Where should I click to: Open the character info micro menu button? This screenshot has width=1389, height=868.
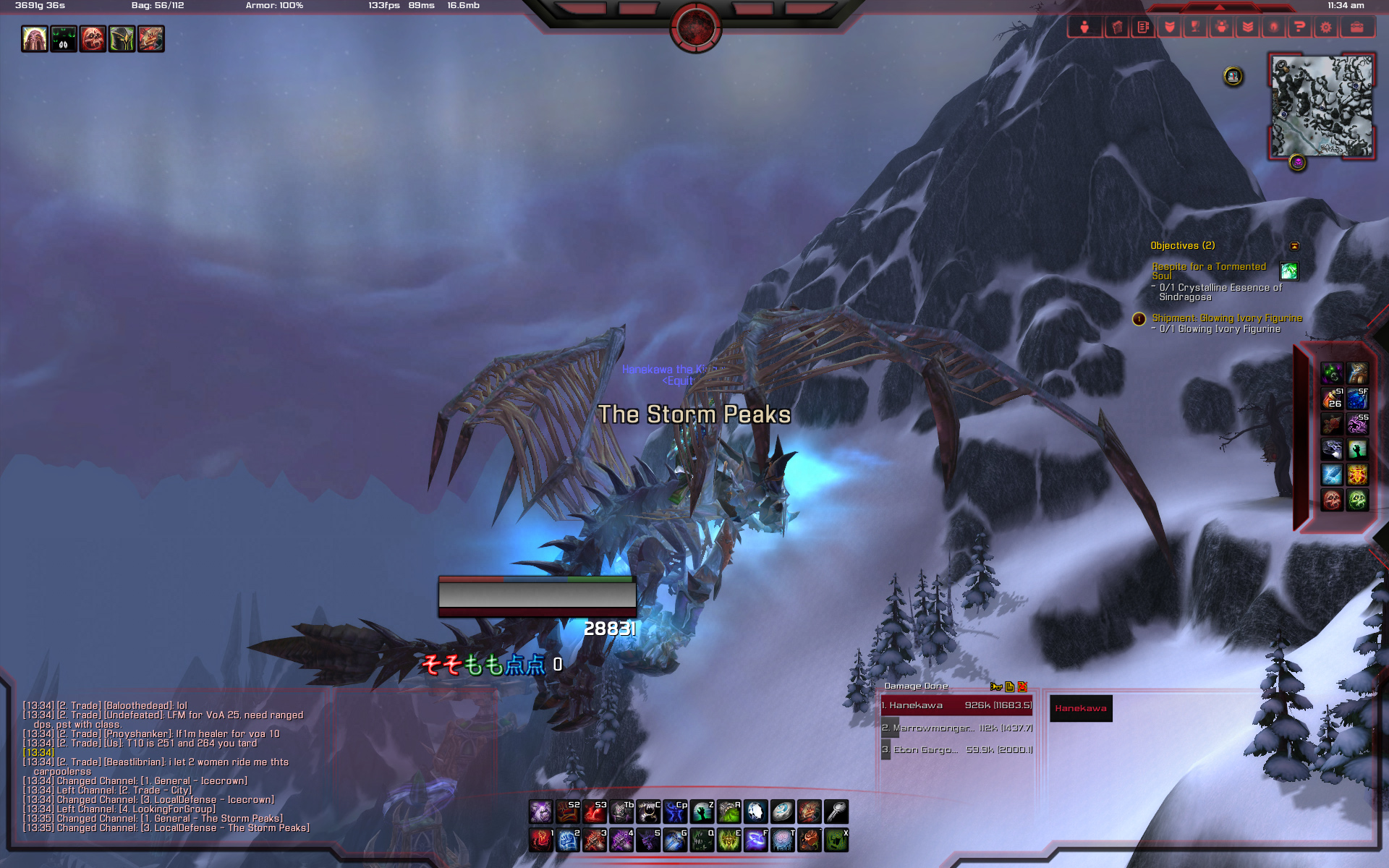(x=1084, y=27)
